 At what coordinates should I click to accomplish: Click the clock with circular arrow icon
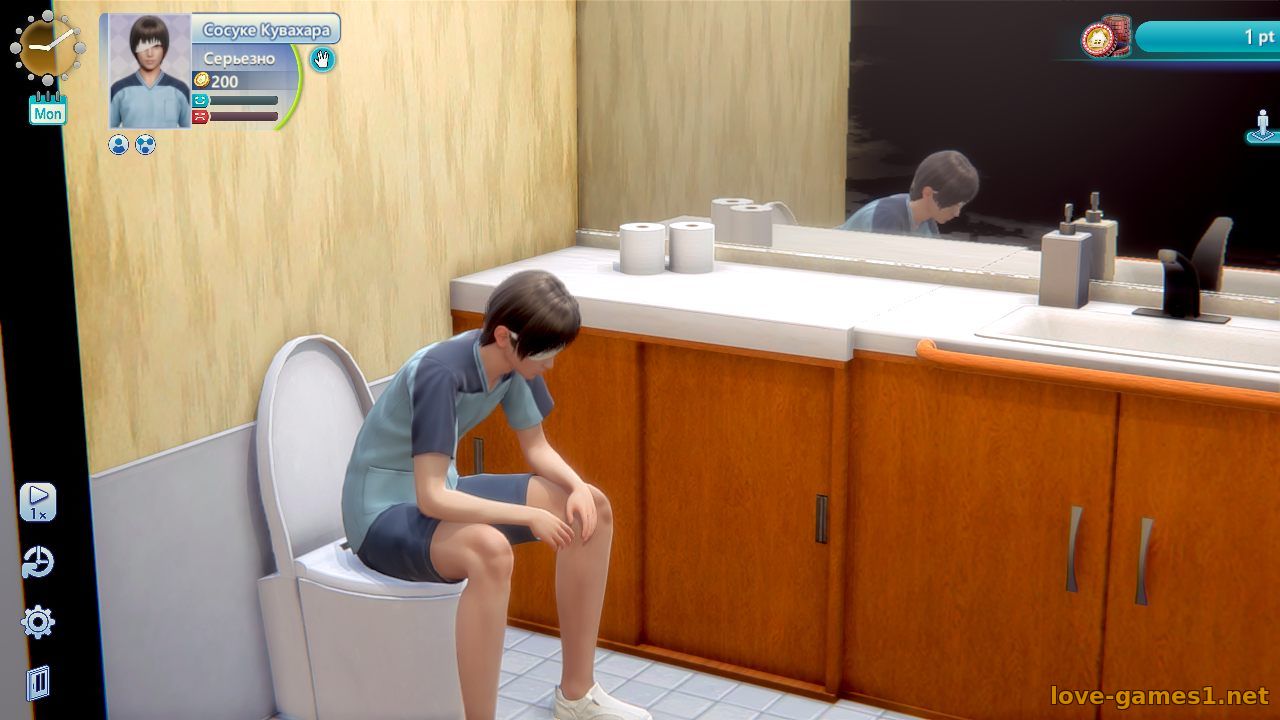point(38,563)
